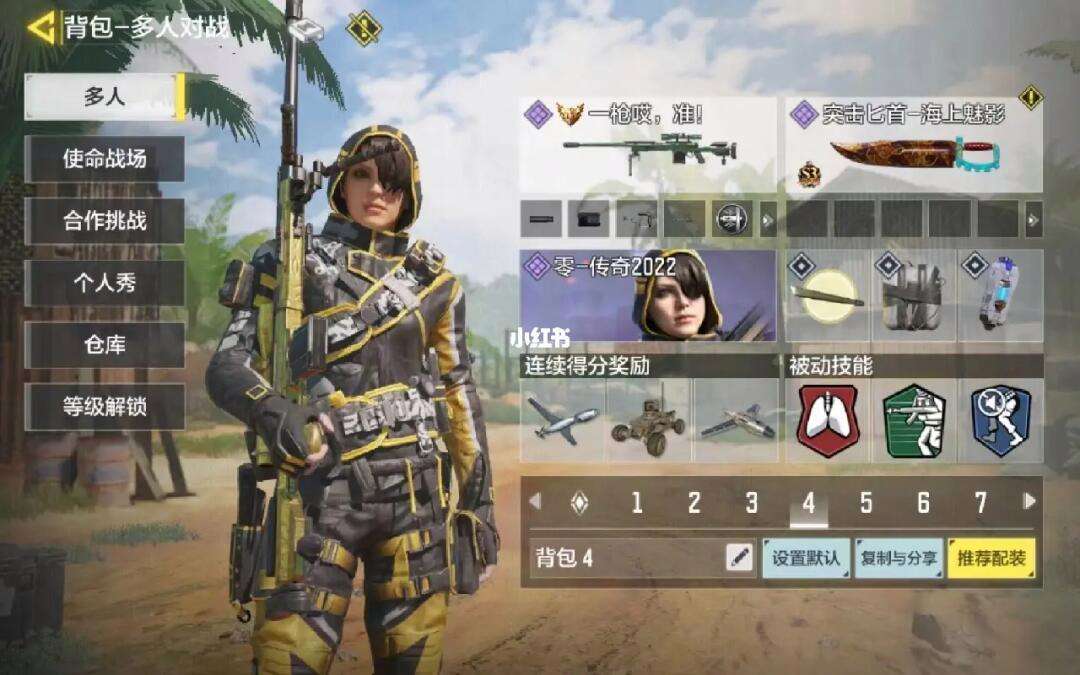Open the tracked vehicle scorestreak slot

(648, 420)
